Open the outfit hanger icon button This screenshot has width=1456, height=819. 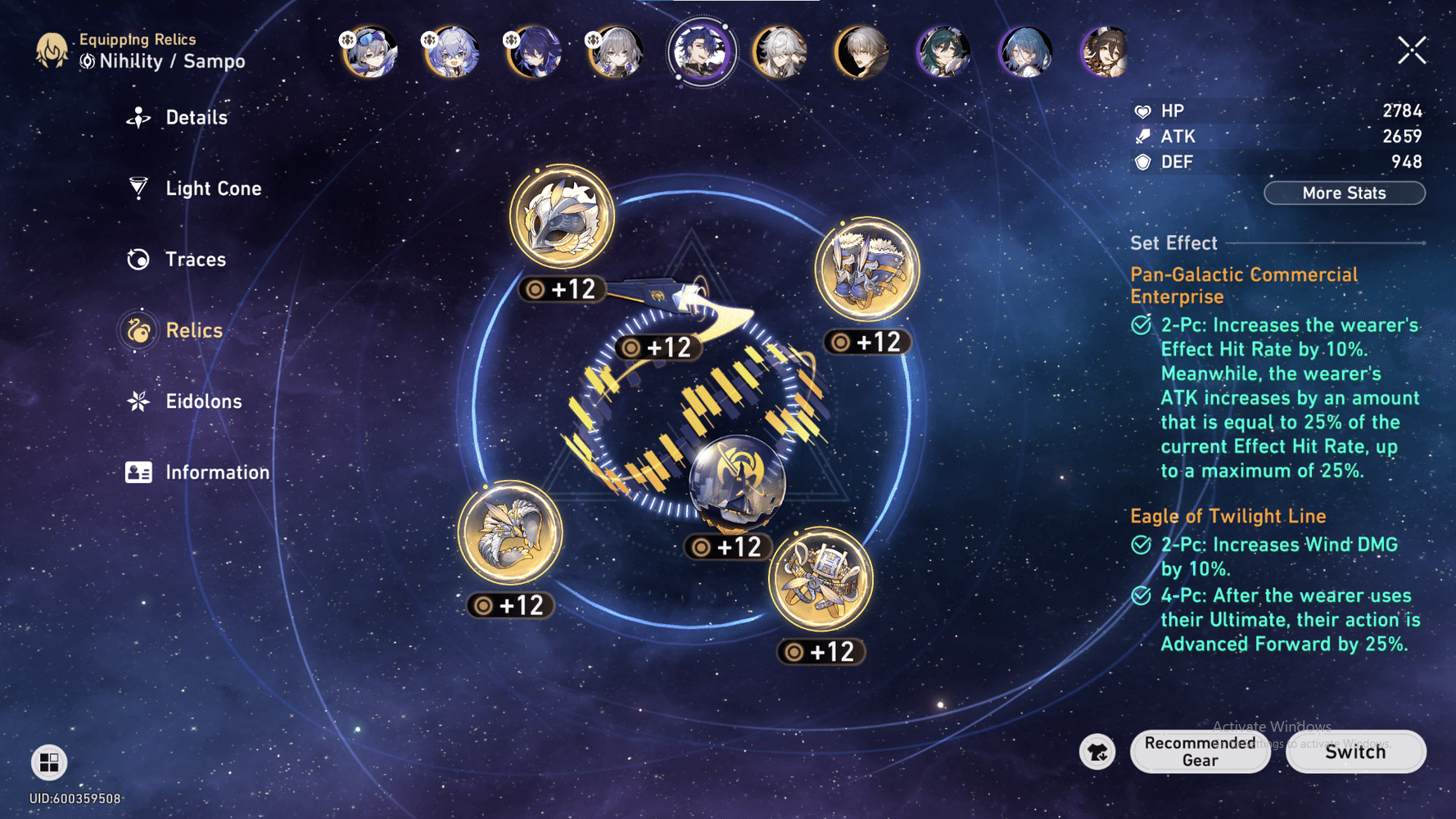click(x=1097, y=752)
